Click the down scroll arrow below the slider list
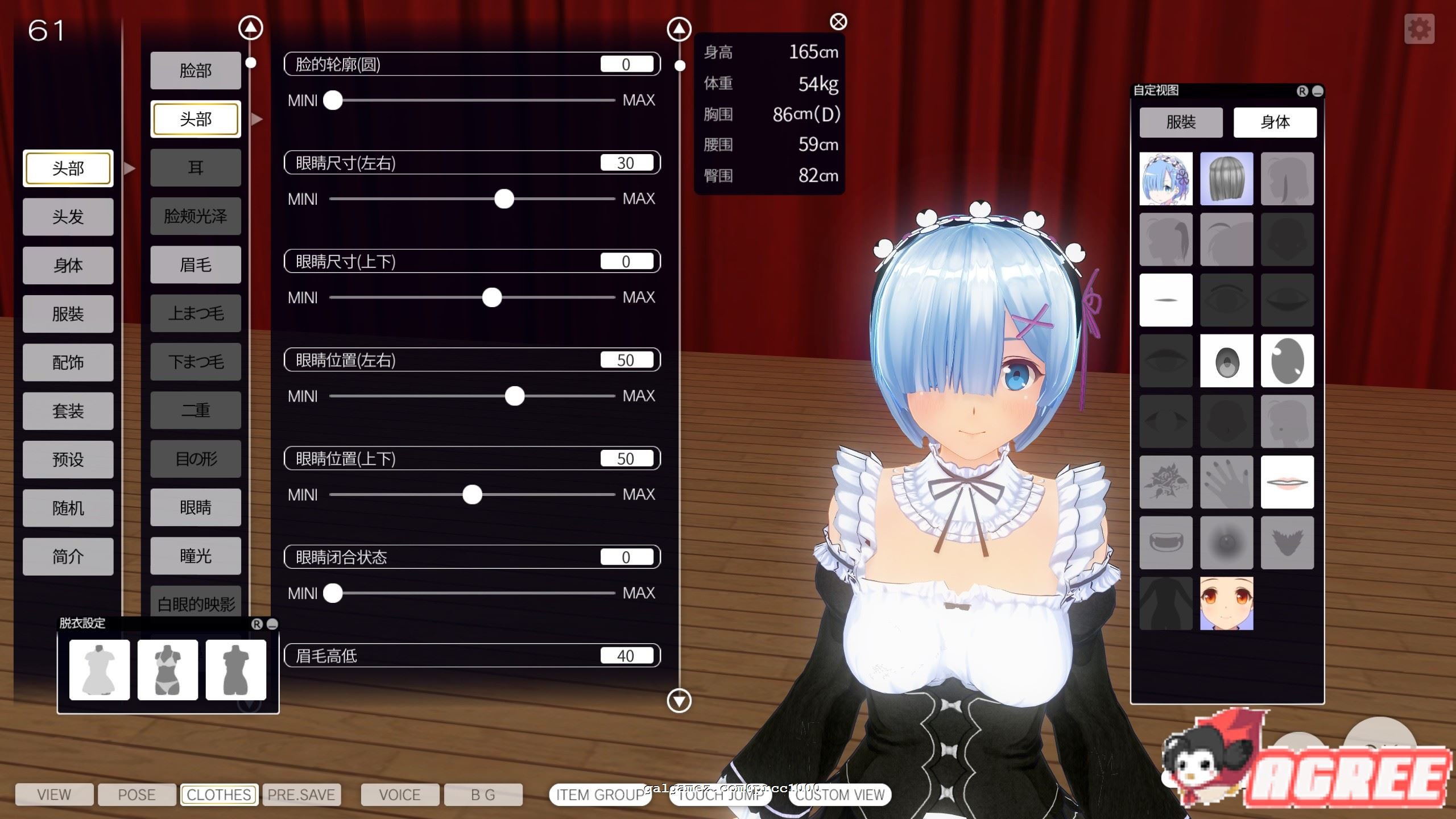Viewport: 1456px width, 819px height. [678, 701]
